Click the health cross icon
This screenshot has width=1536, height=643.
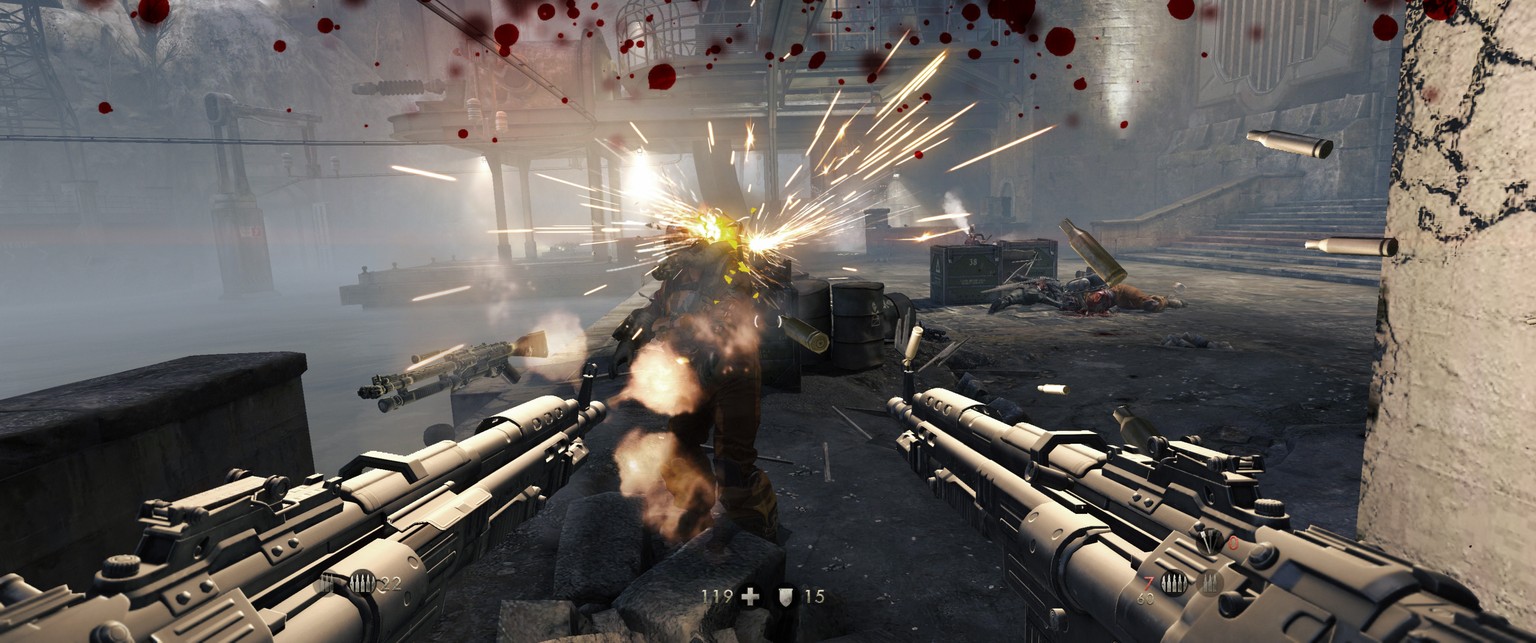749,597
